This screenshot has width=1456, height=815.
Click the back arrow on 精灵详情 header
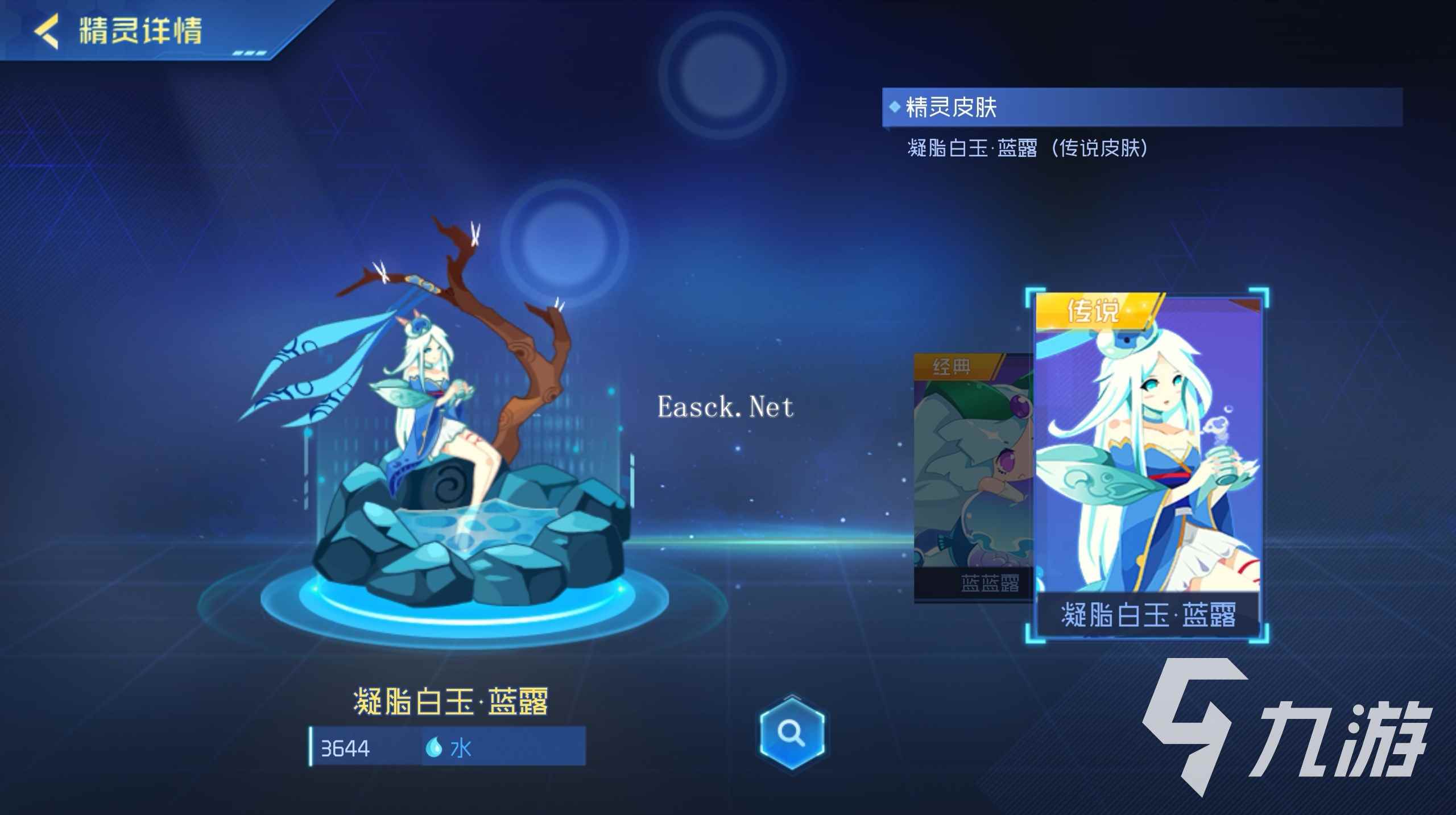(x=45, y=32)
